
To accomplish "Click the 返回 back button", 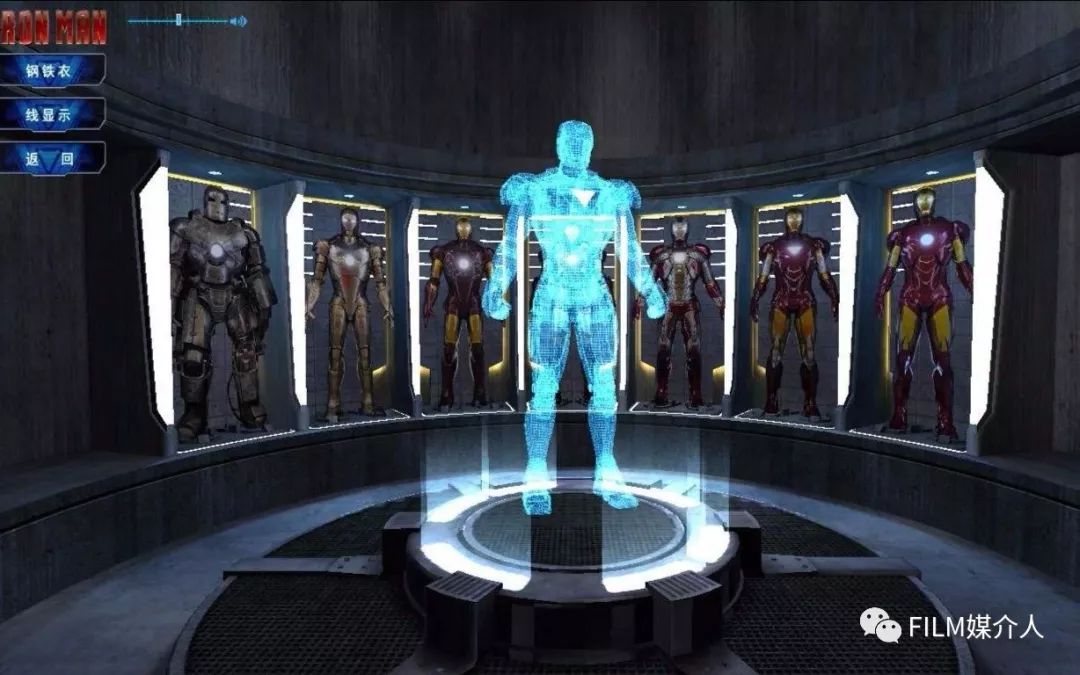I will [x=51, y=158].
